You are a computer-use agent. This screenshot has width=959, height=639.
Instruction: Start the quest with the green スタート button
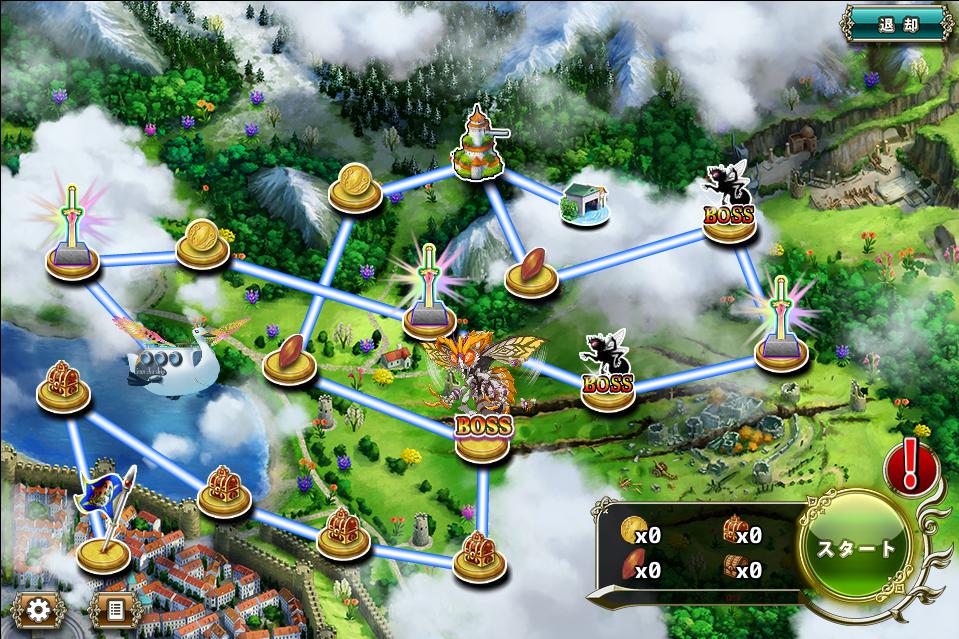pos(856,548)
